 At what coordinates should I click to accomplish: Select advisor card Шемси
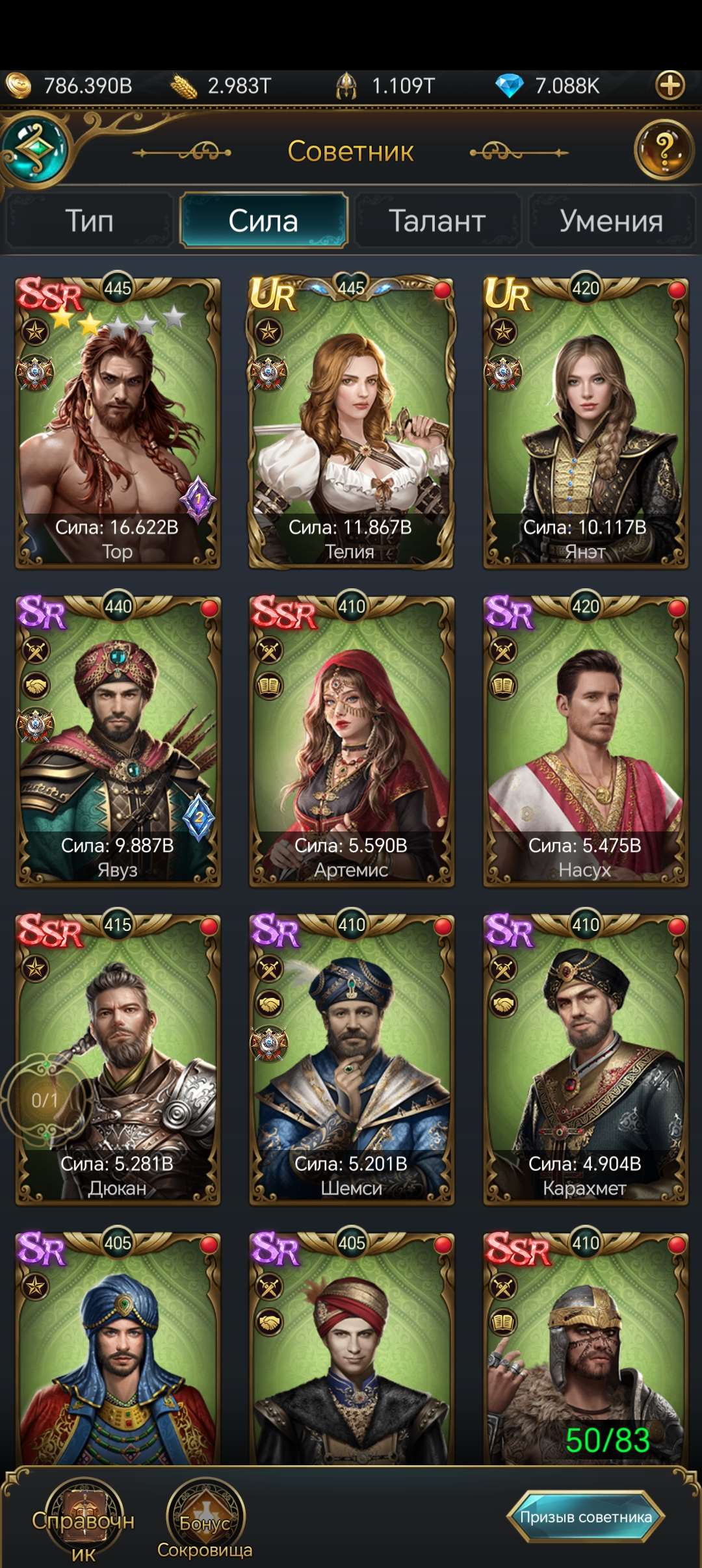click(x=351, y=1060)
